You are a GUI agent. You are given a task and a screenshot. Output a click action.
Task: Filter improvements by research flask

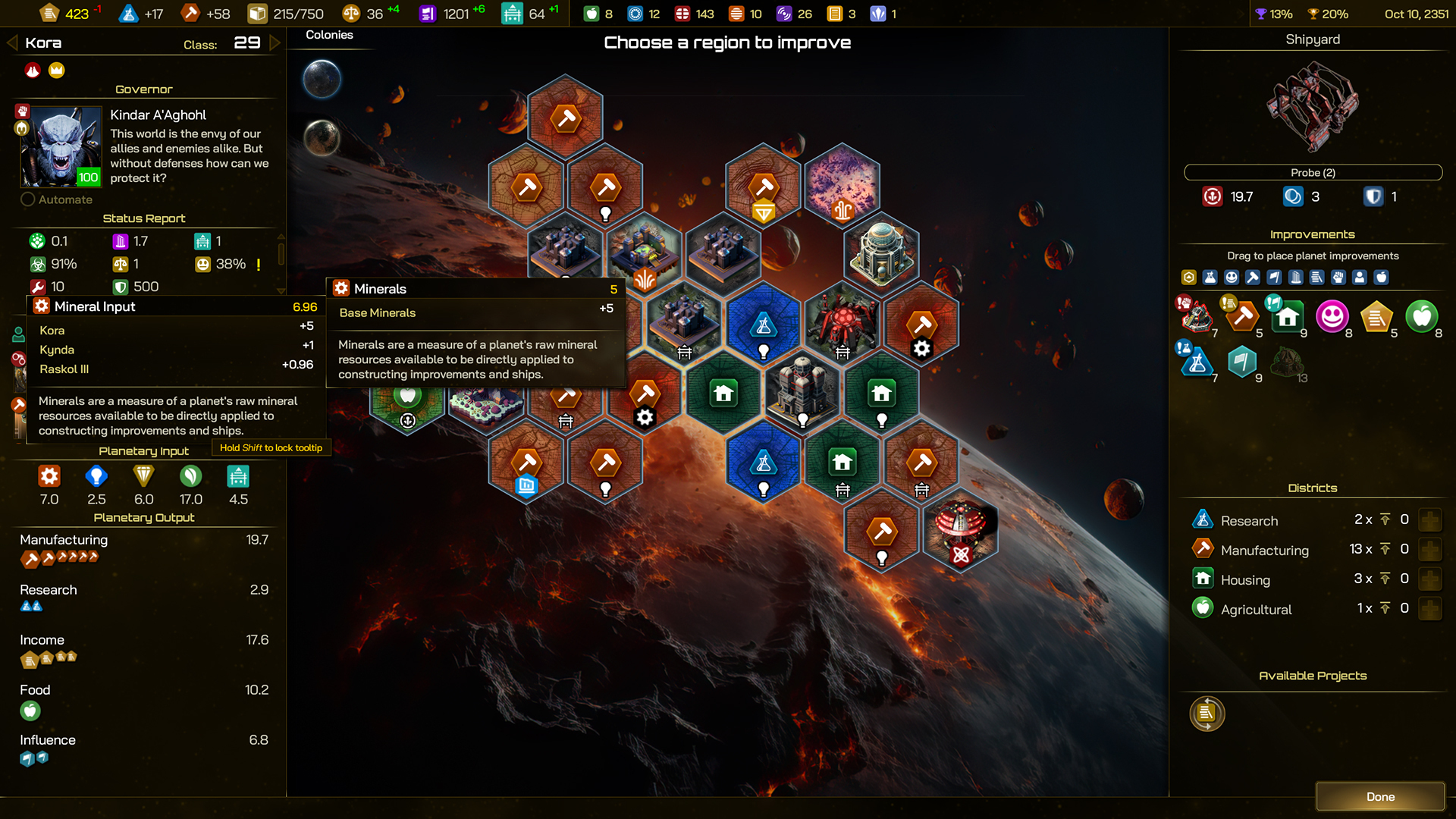(1210, 278)
